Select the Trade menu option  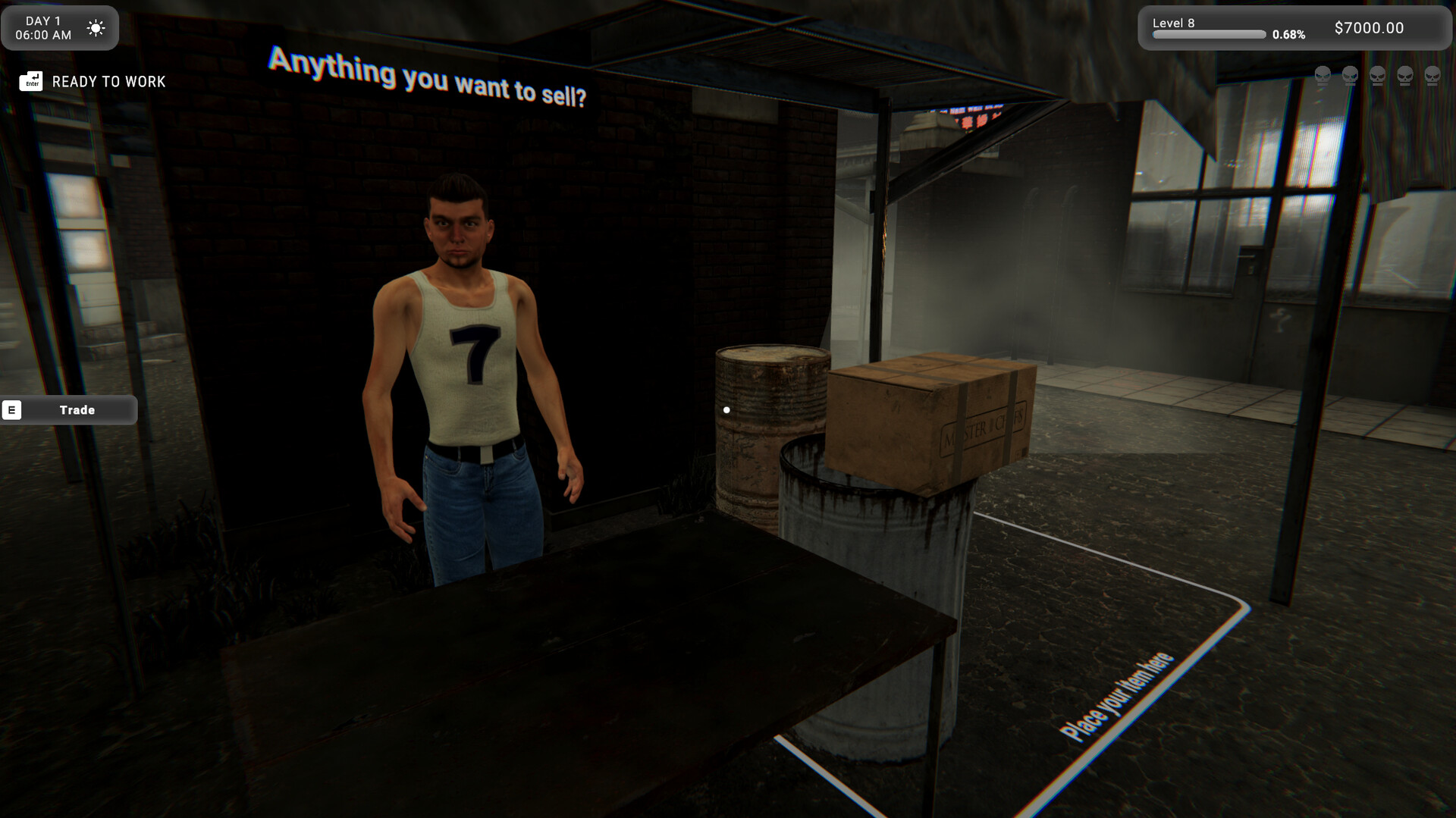[x=77, y=409]
